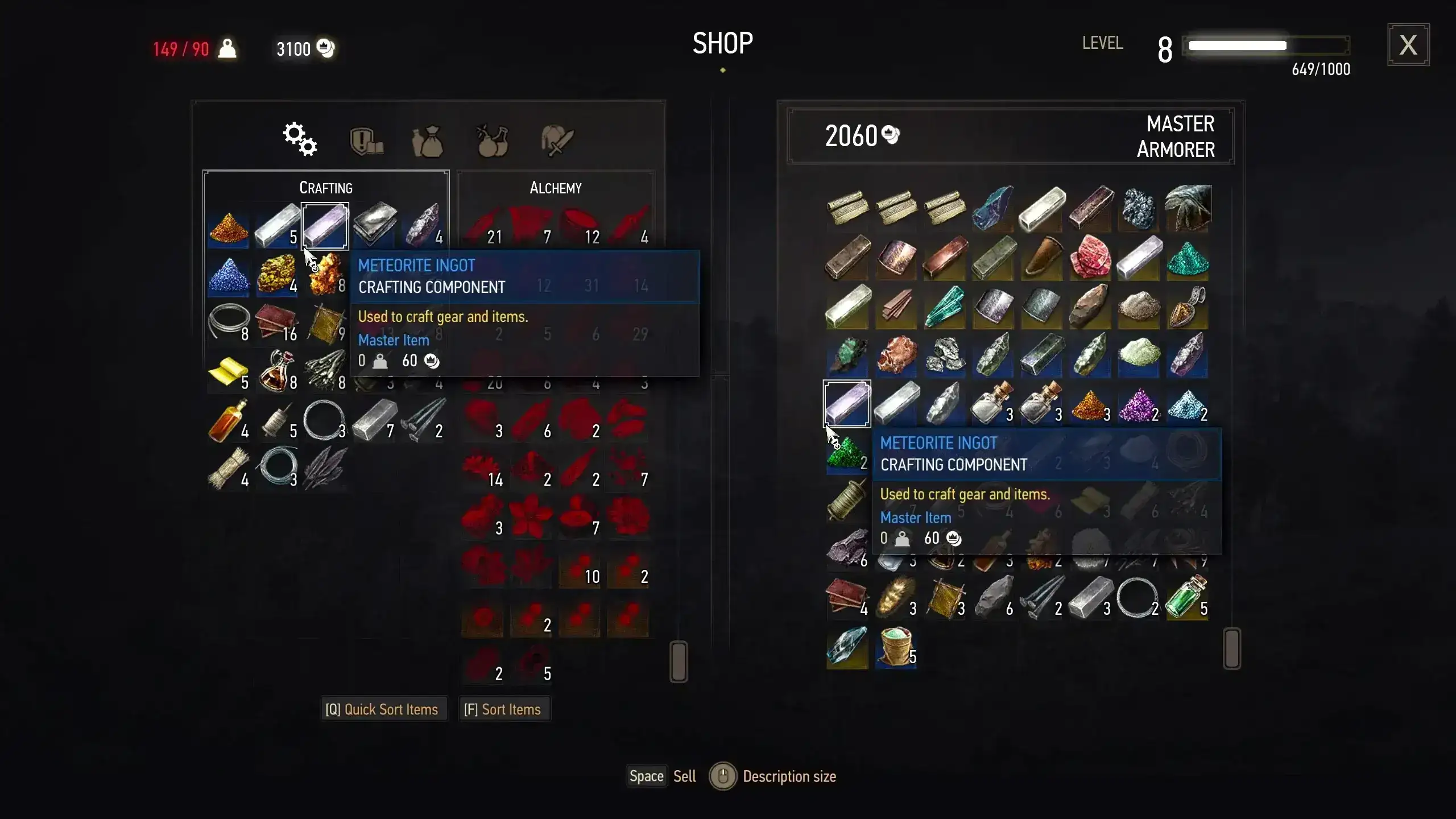
Task: Choose the coiled wire stack of eight
Action: (x=228, y=323)
